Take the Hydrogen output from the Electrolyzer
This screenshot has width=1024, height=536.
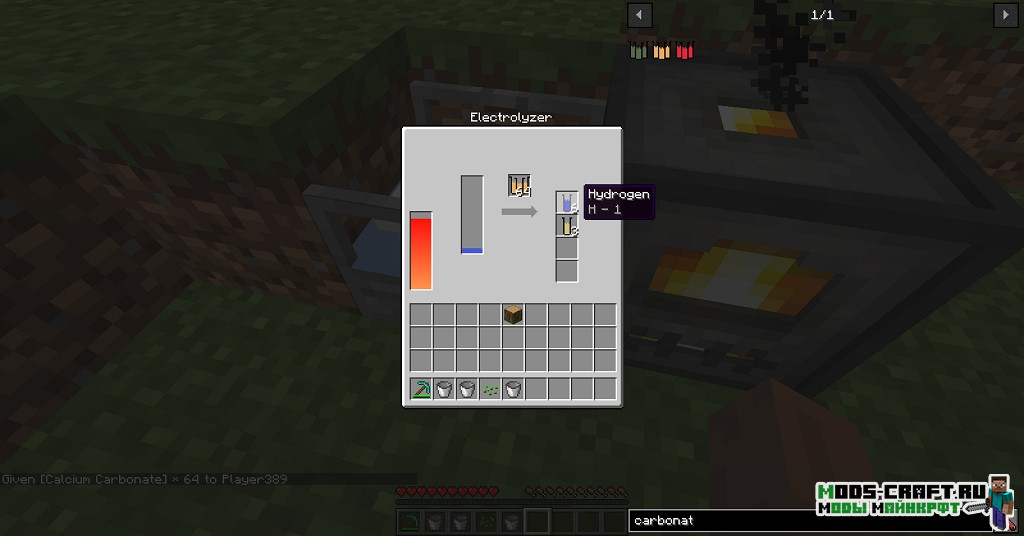(567, 203)
